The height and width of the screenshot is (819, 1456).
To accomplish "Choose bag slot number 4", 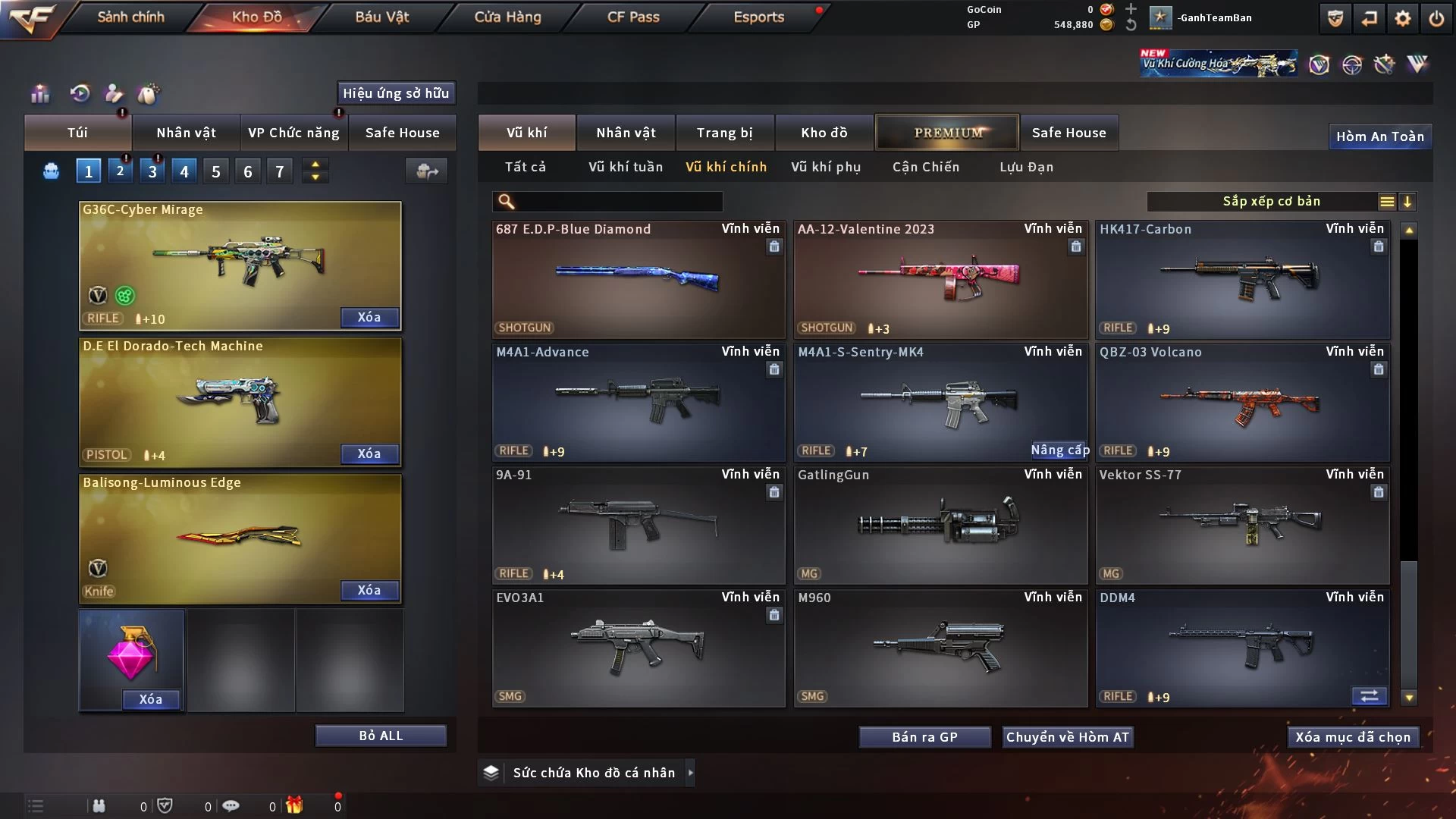I will (x=184, y=171).
